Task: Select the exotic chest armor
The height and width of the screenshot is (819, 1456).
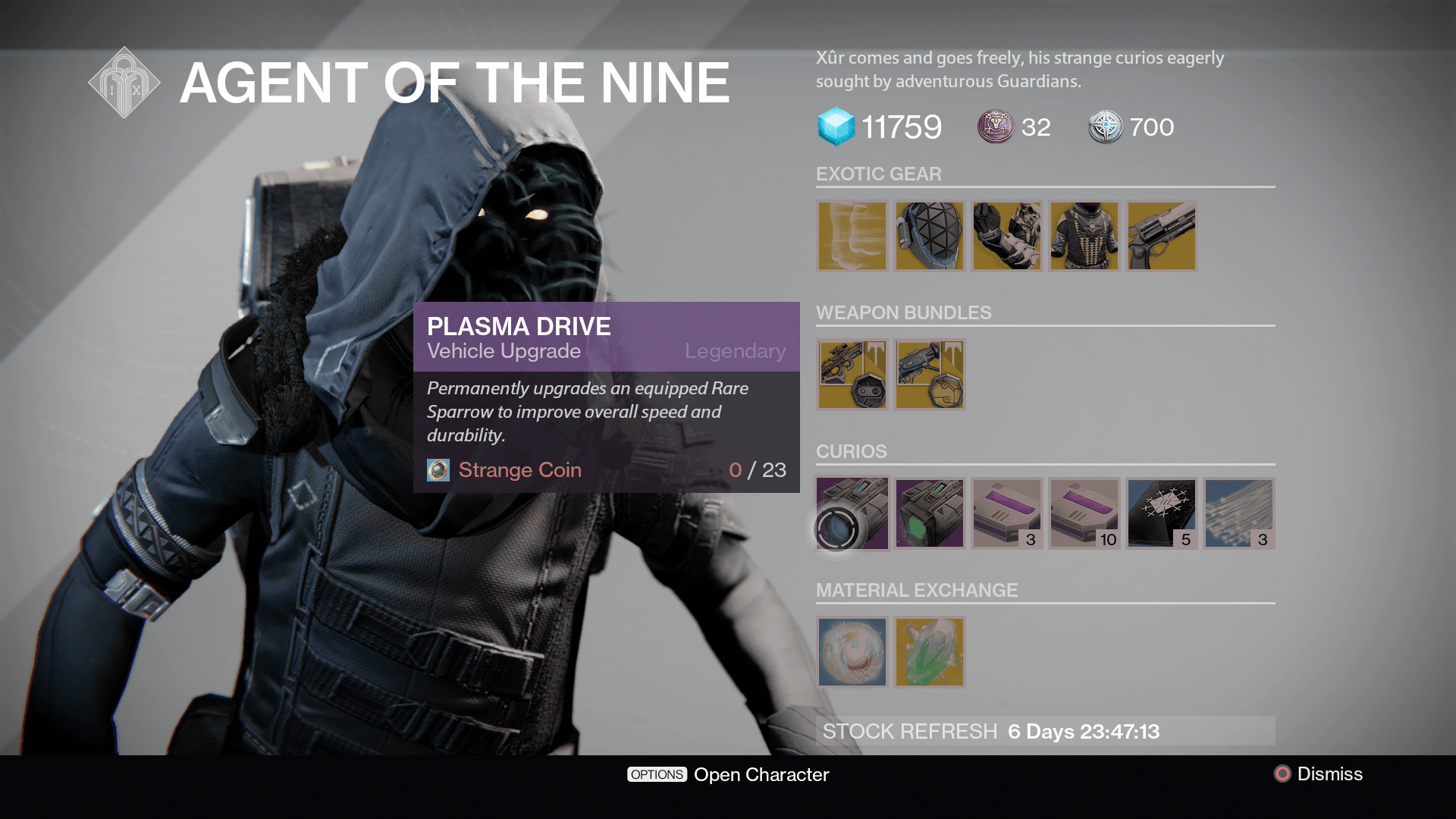Action: (1084, 236)
